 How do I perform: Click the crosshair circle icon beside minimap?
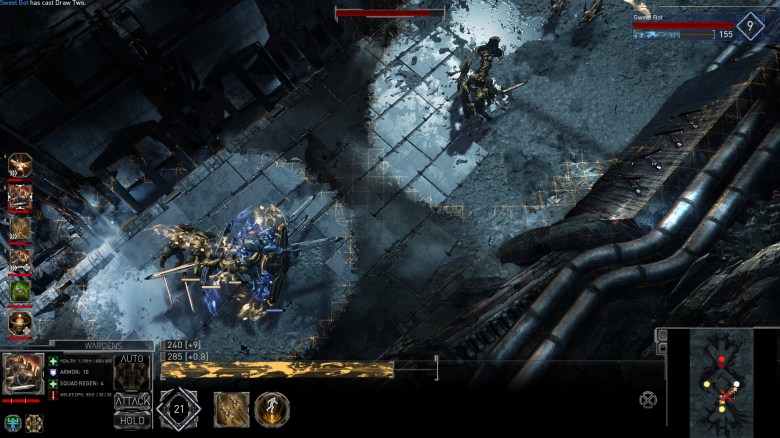click(649, 400)
